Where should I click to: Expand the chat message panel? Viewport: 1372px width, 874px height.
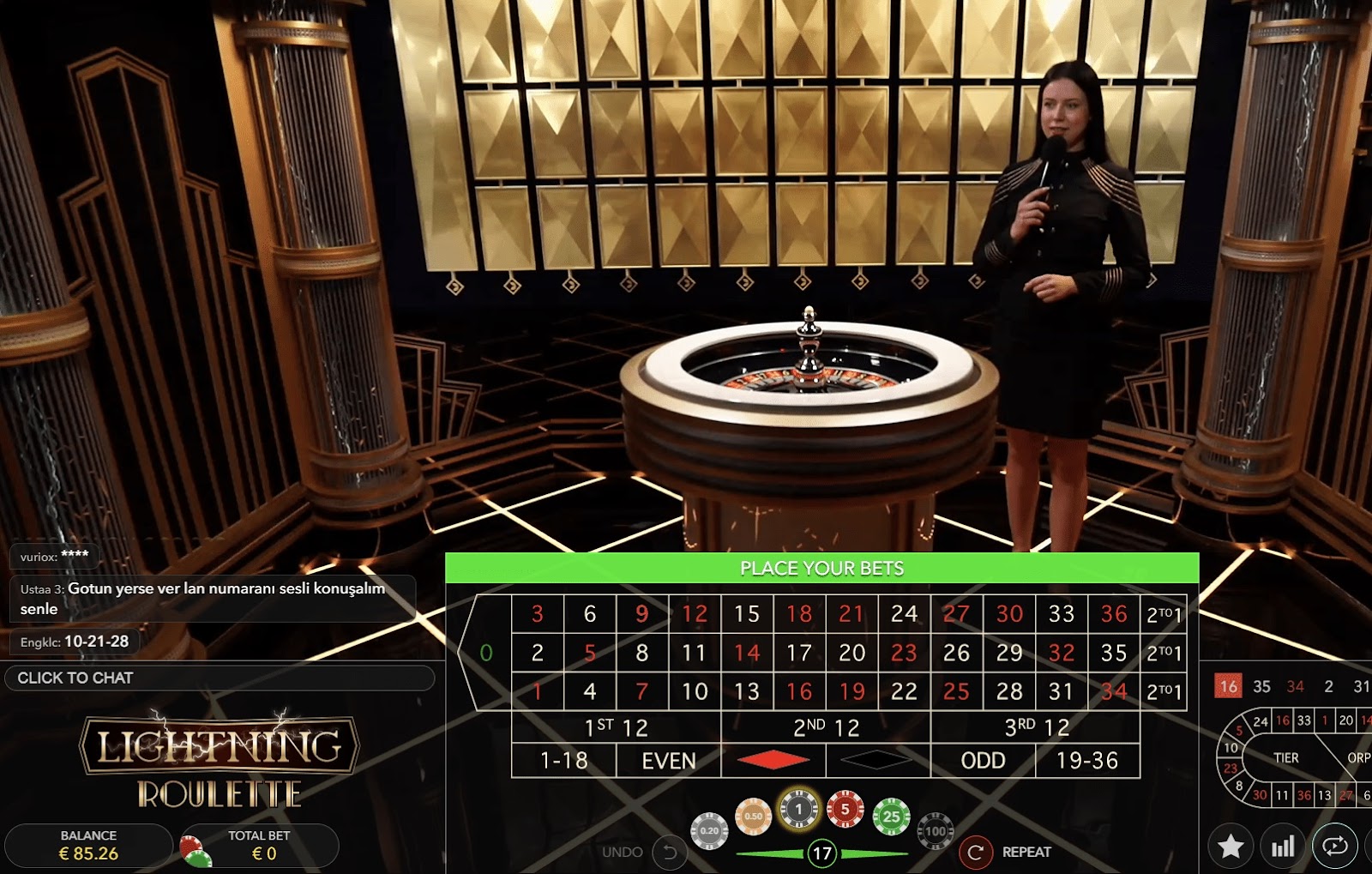210,600
